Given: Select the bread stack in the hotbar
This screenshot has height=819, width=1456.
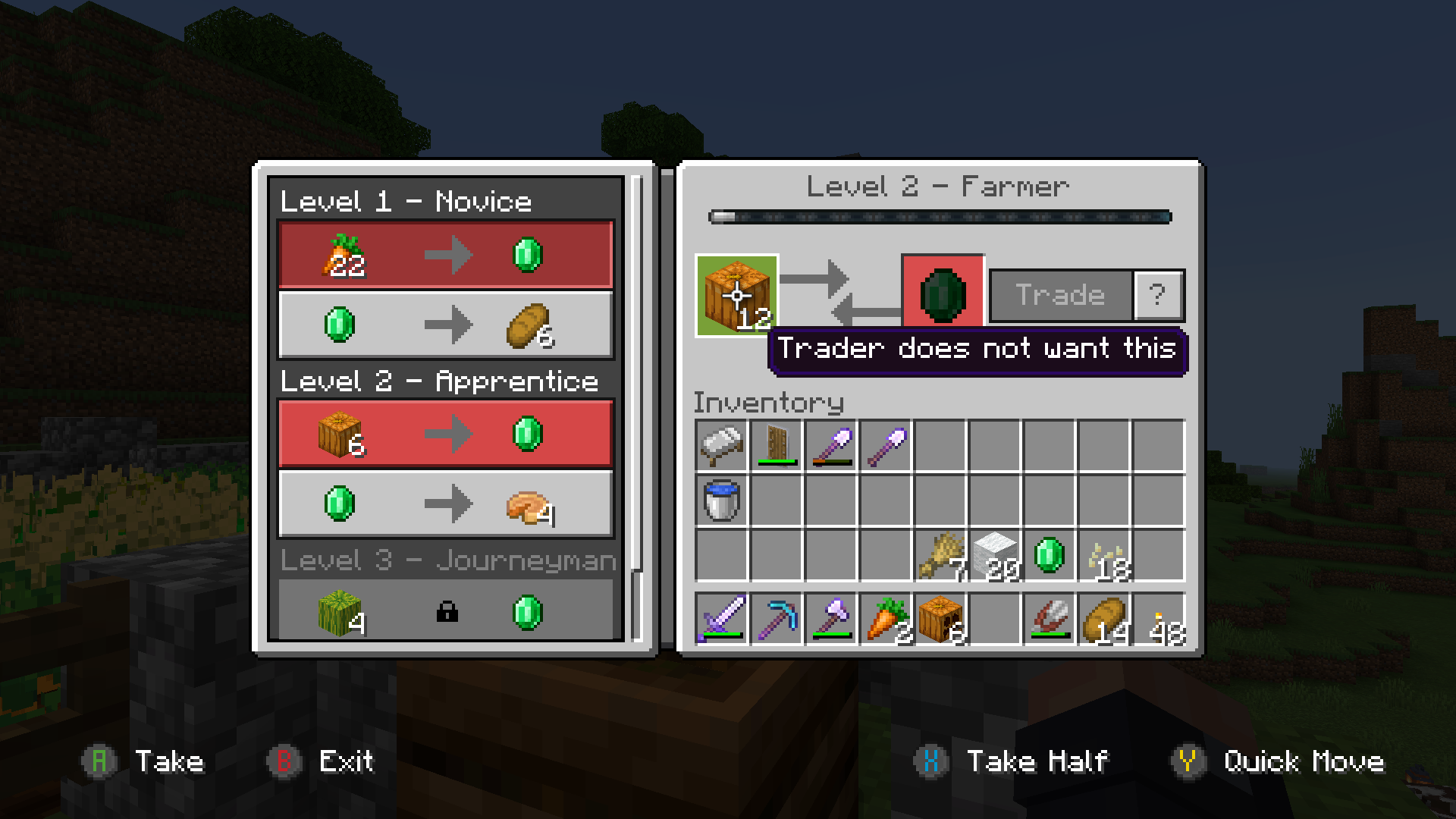Looking at the screenshot, I should tap(1105, 619).
